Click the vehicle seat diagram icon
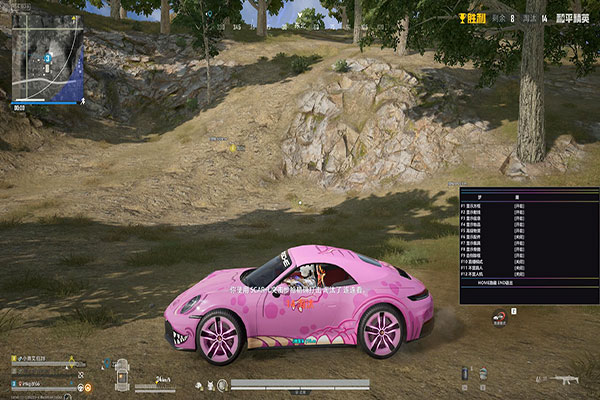Viewport: 600px width, 400px height. click(x=121, y=375)
